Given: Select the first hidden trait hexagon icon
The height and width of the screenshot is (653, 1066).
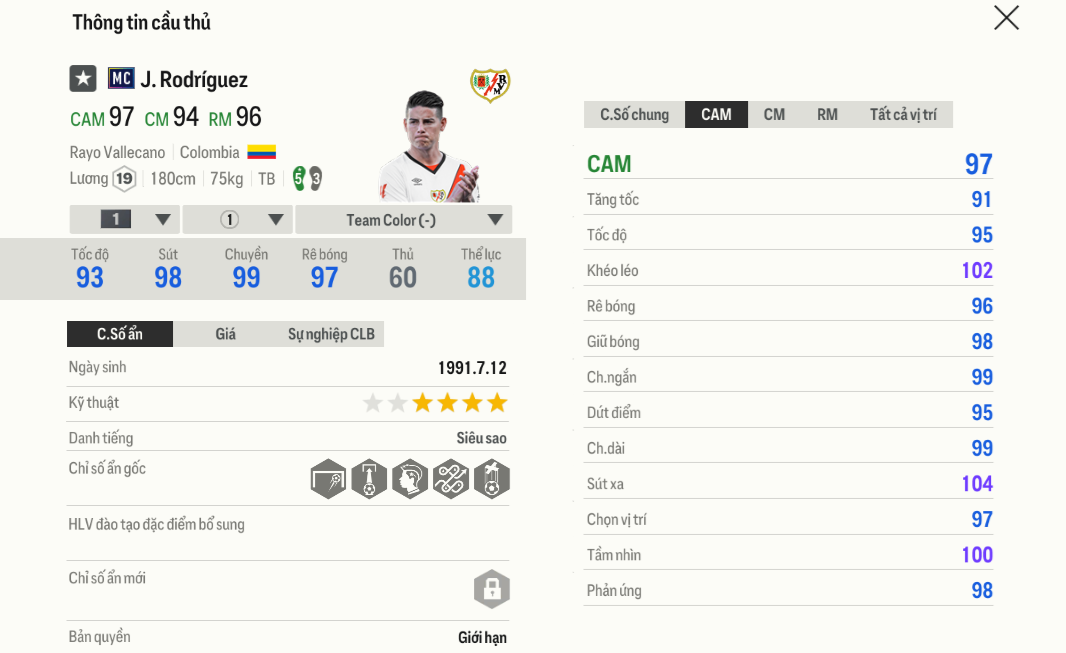Looking at the screenshot, I should pyautogui.click(x=328, y=480).
